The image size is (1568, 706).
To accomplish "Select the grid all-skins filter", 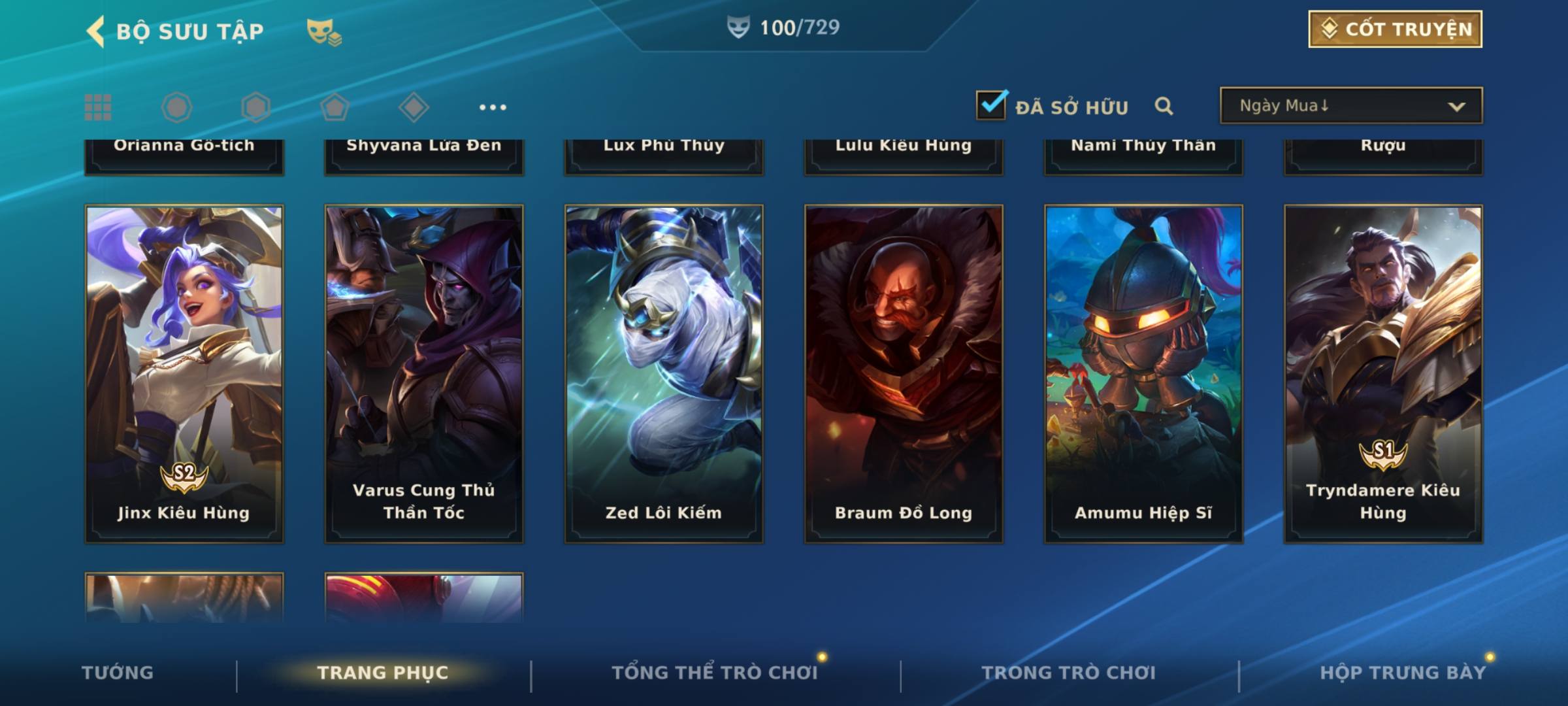I will (98, 107).
